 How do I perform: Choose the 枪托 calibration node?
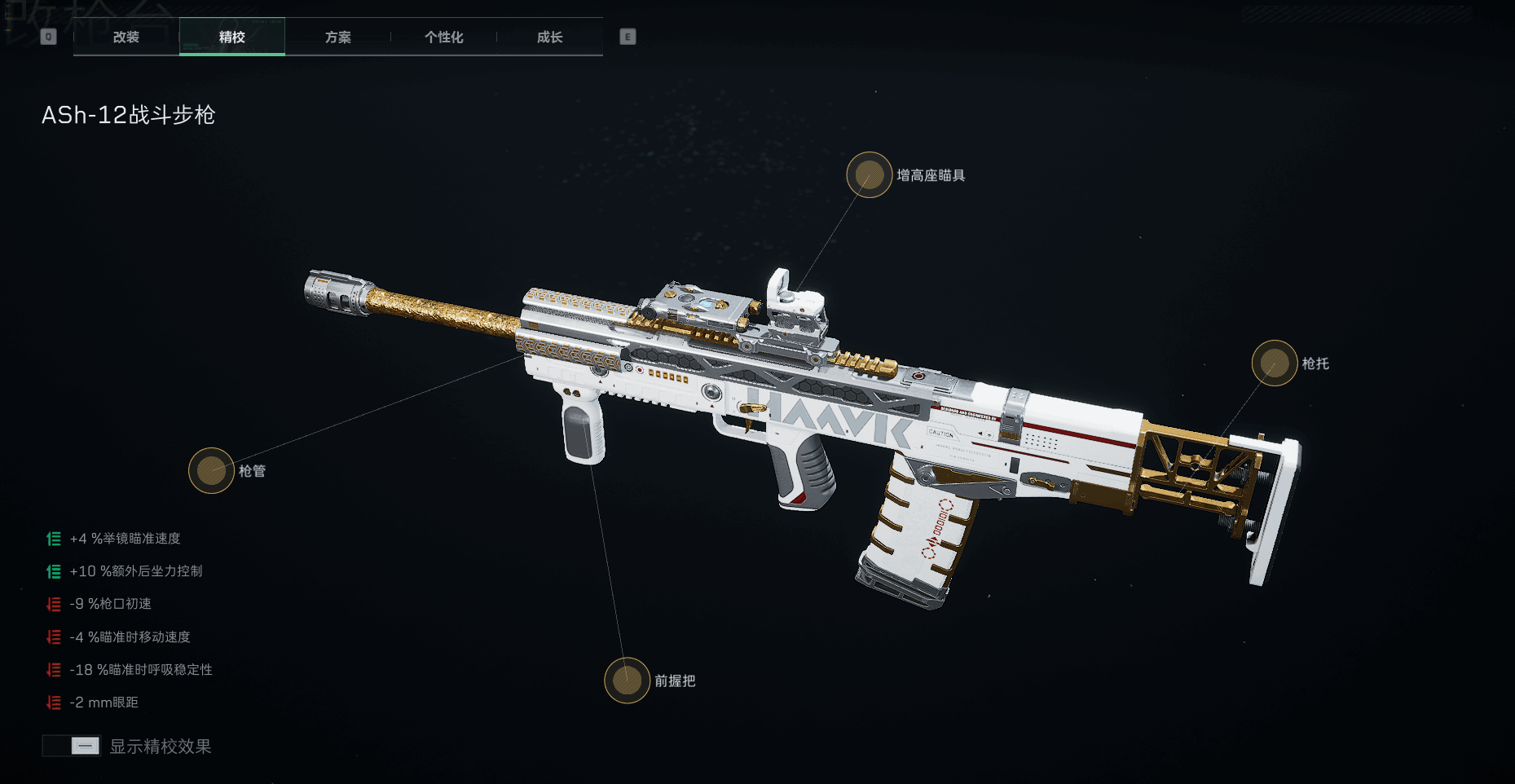[1275, 363]
